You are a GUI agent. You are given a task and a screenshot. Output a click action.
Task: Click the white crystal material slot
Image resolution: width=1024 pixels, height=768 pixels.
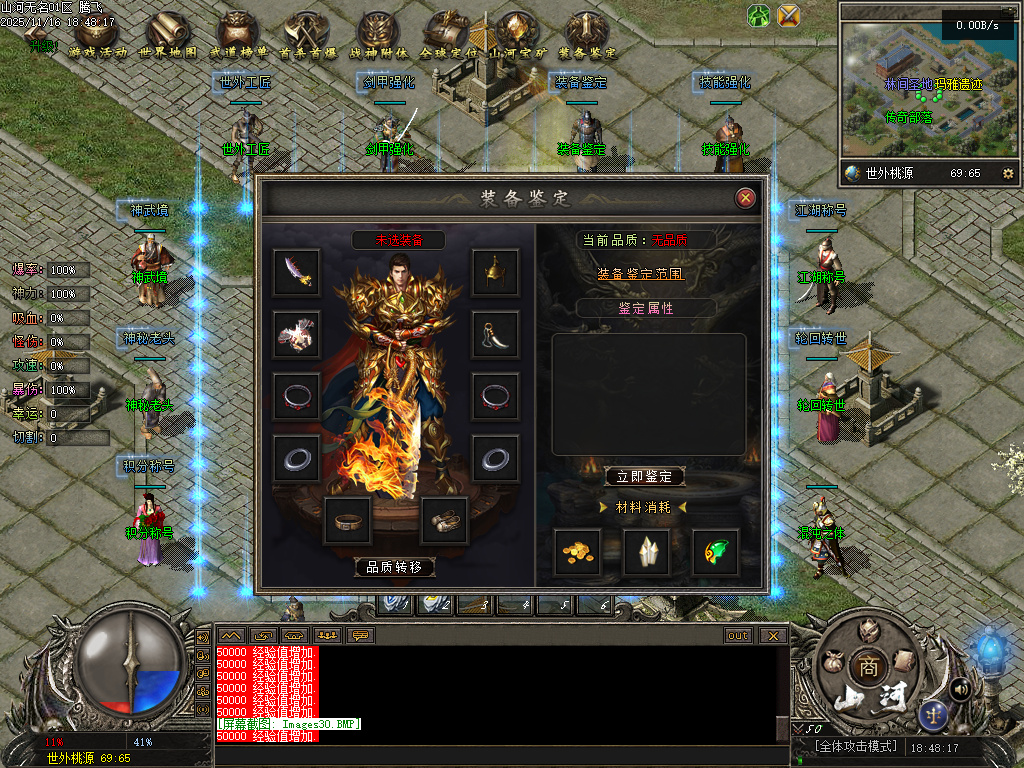pyautogui.click(x=647, y=552)
